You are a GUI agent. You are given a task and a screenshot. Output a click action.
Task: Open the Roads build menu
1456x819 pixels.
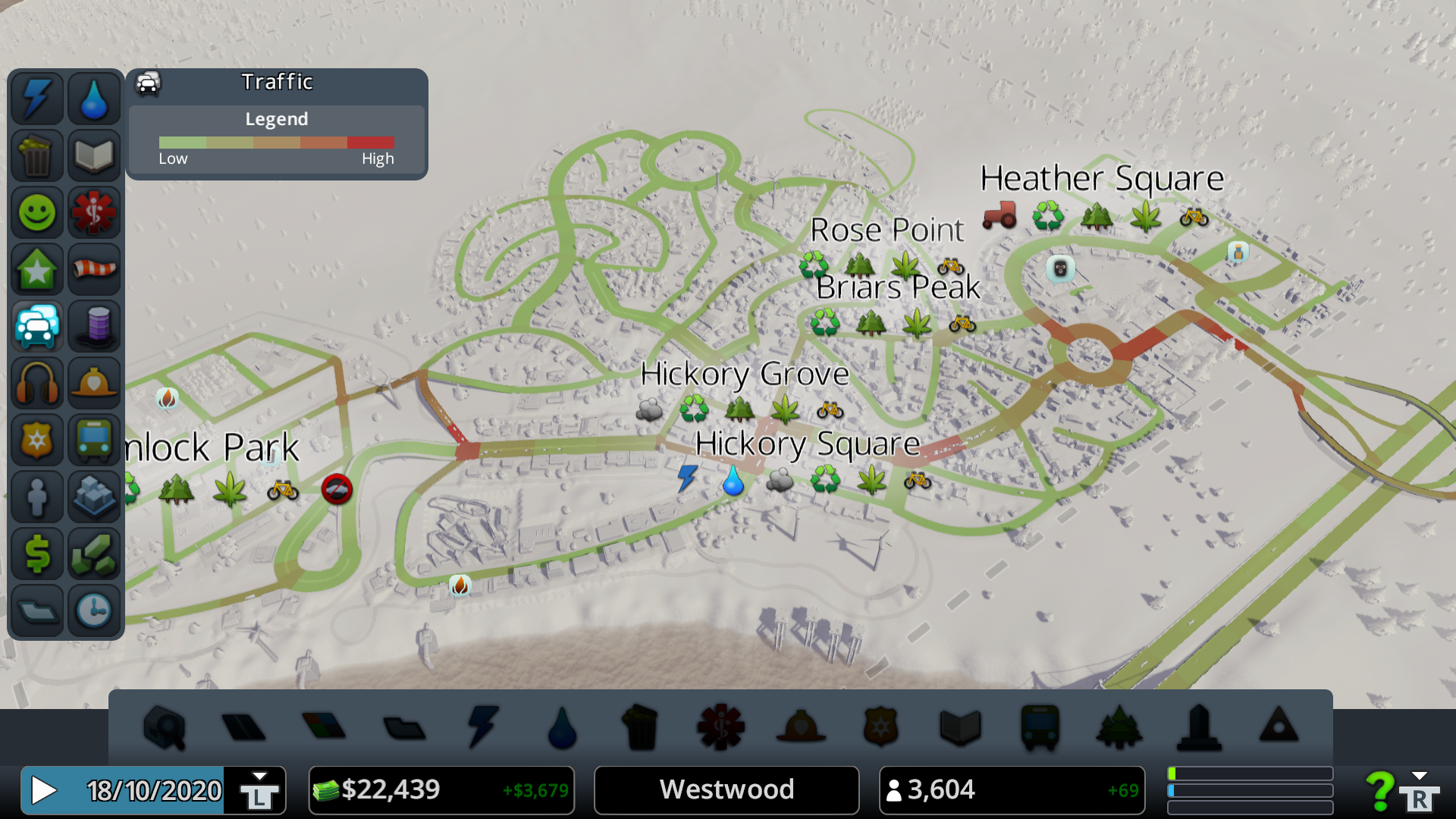pyautogui.click(x=243, y=727)
